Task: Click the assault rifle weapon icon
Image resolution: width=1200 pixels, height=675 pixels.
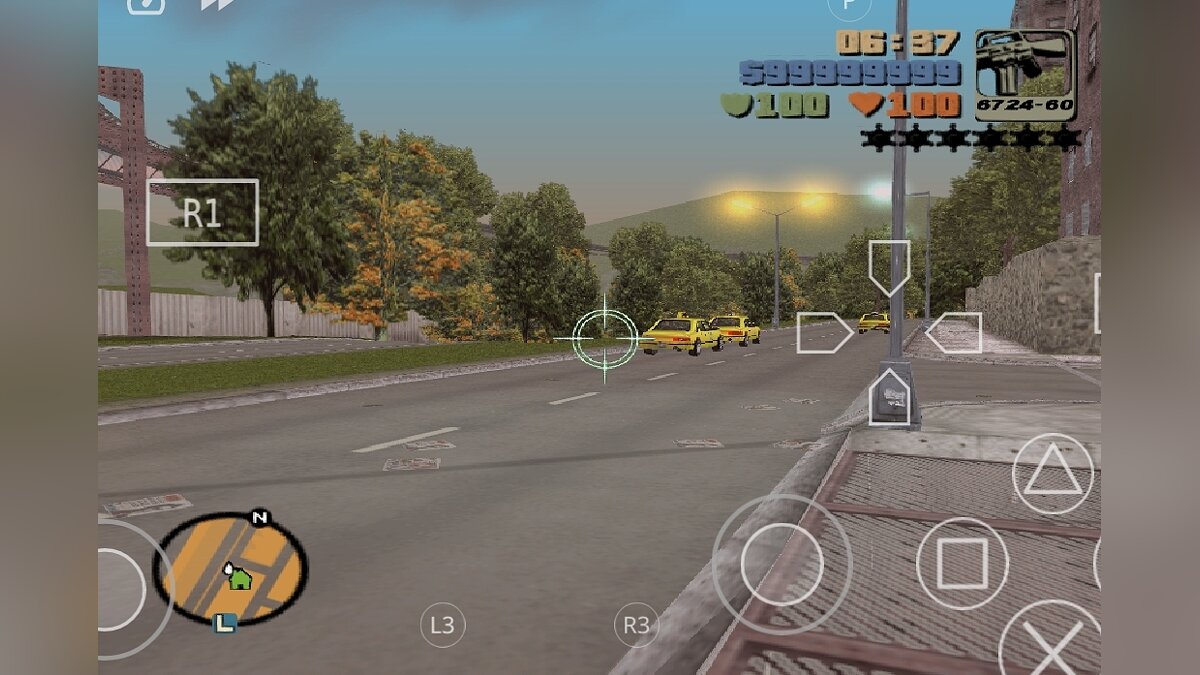Action: 1024,73
